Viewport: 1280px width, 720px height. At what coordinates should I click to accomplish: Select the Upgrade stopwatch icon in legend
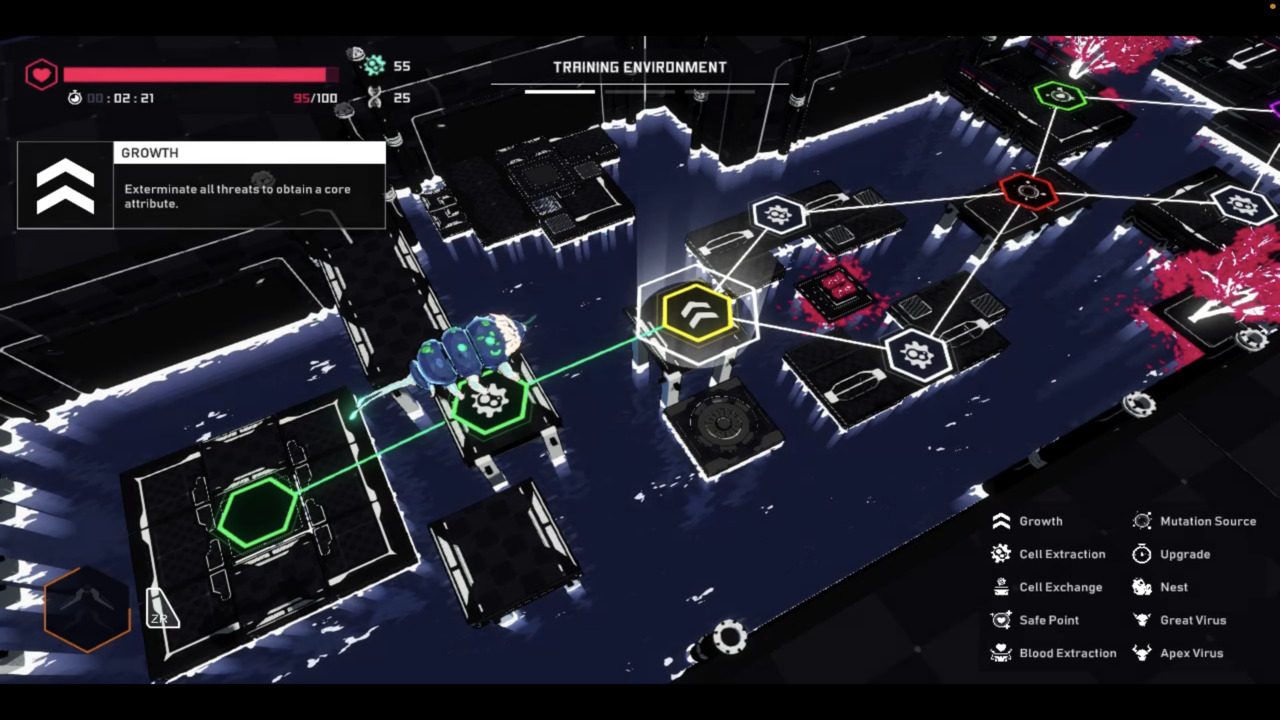pyautogui.click(x=1142, y=554)
